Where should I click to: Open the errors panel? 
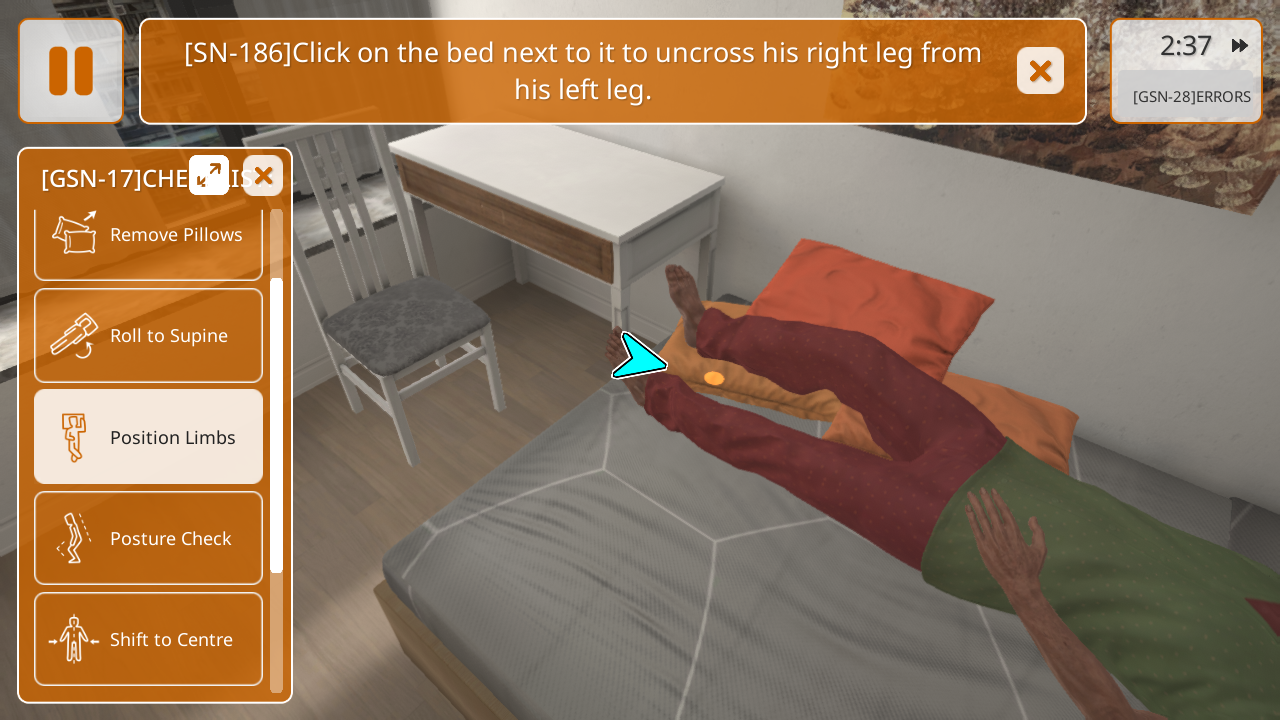[x=1191, y=97]
